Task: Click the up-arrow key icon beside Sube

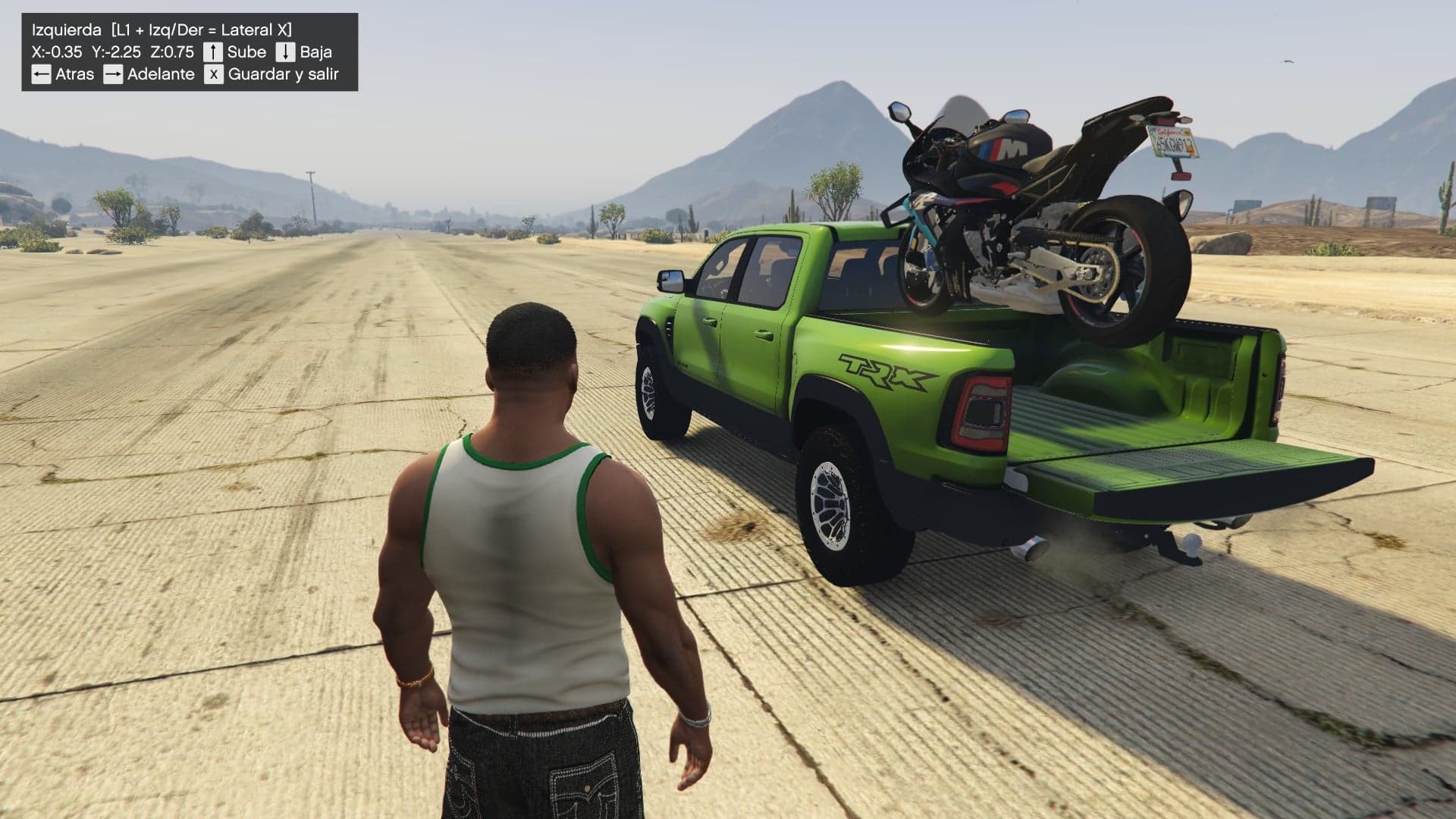Action: coord(213,52)
